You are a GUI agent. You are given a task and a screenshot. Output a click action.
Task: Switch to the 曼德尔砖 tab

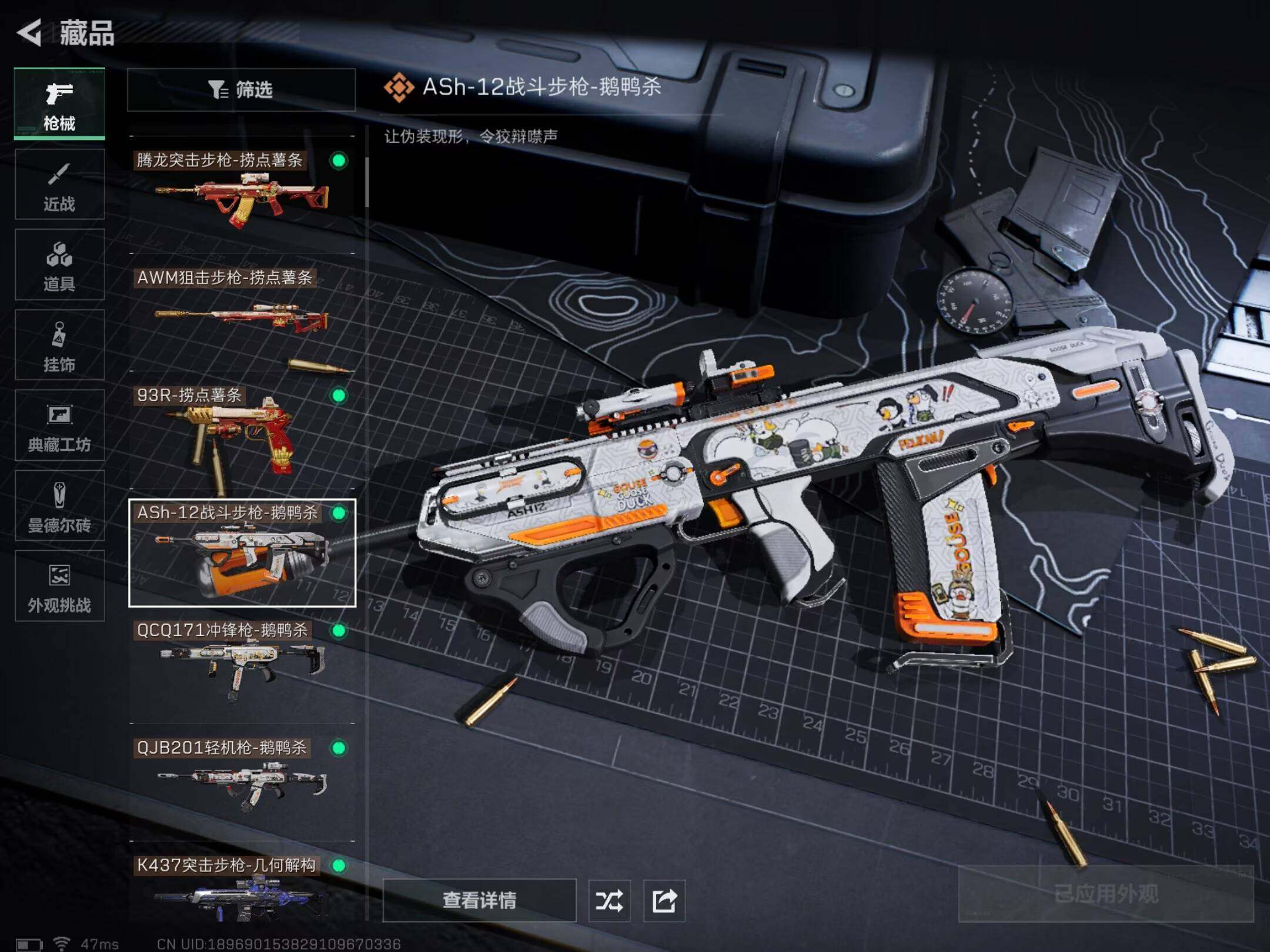coord(59,505)
